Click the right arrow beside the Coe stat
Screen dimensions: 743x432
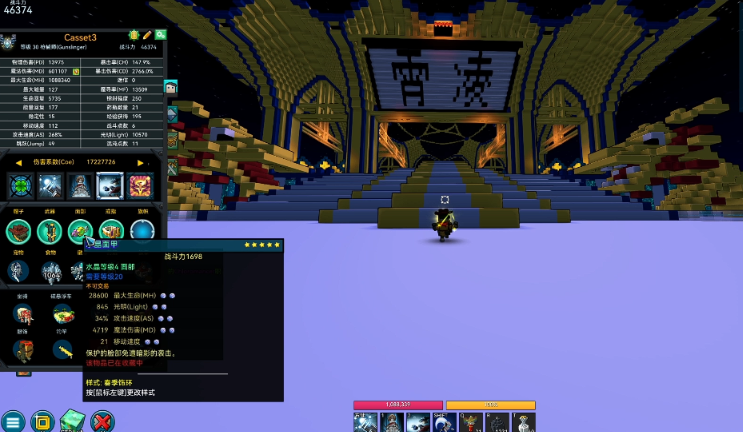click(141, 161)
